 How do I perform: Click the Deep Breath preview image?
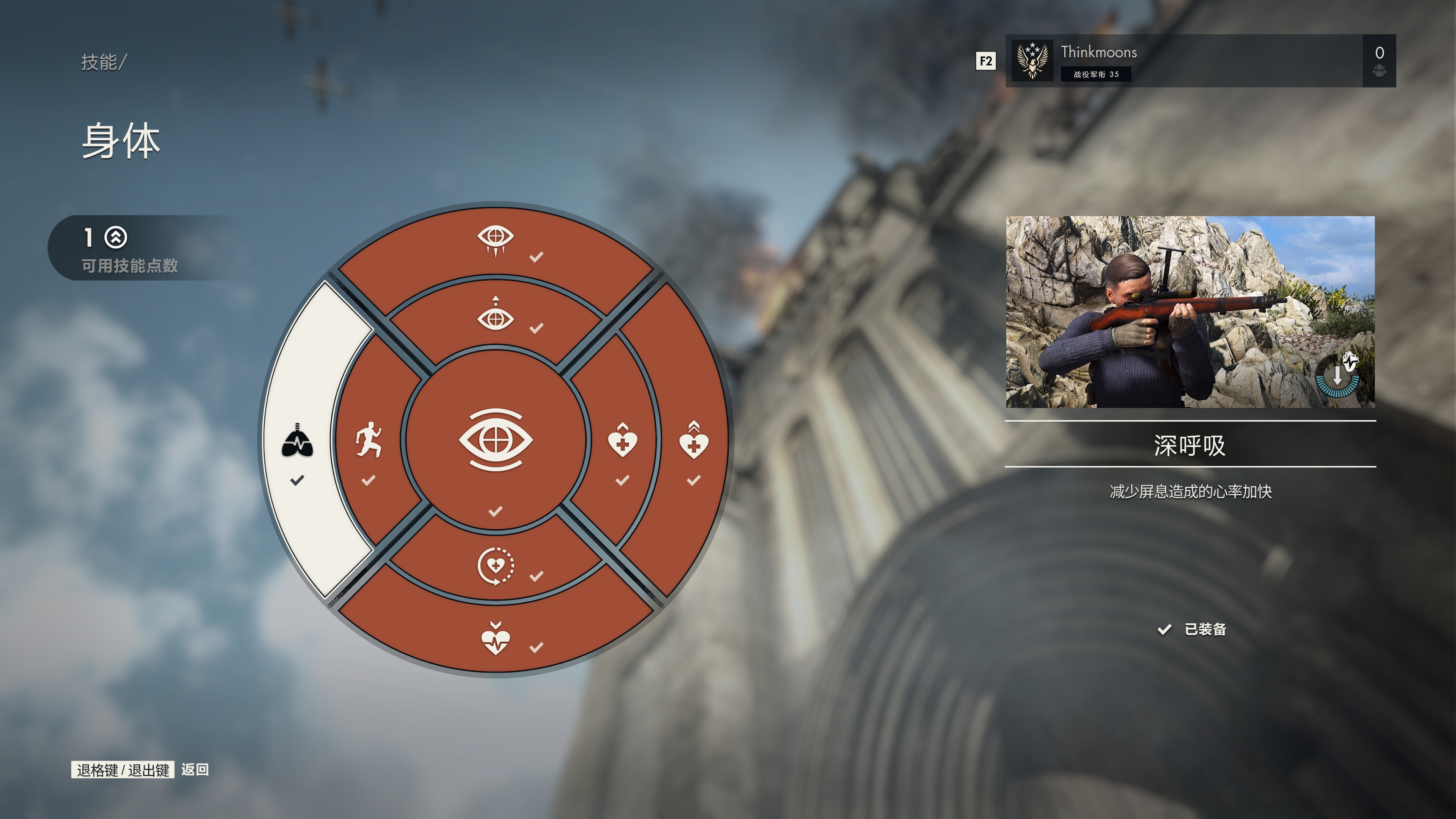click(1190, 311)
